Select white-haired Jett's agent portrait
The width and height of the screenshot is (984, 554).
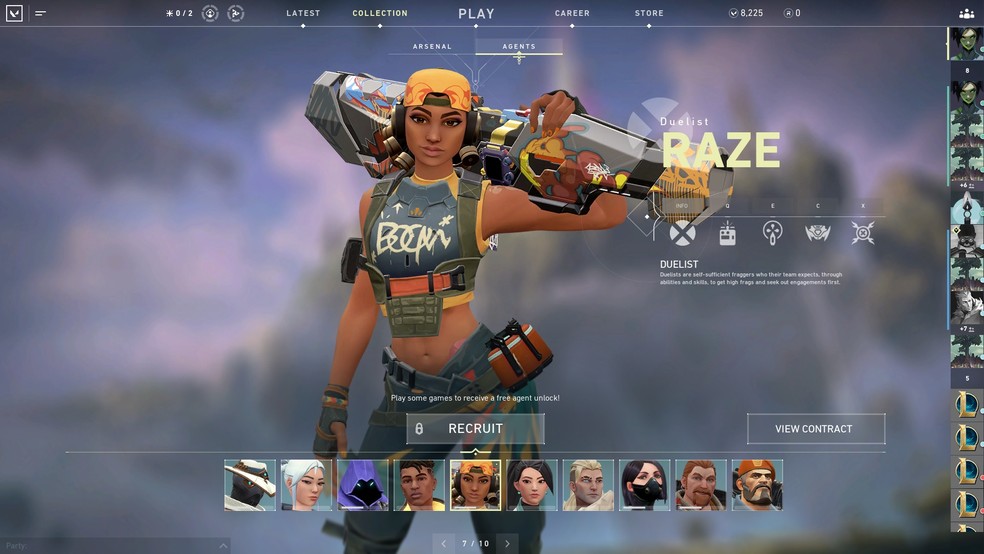click(x=306, y=485)
